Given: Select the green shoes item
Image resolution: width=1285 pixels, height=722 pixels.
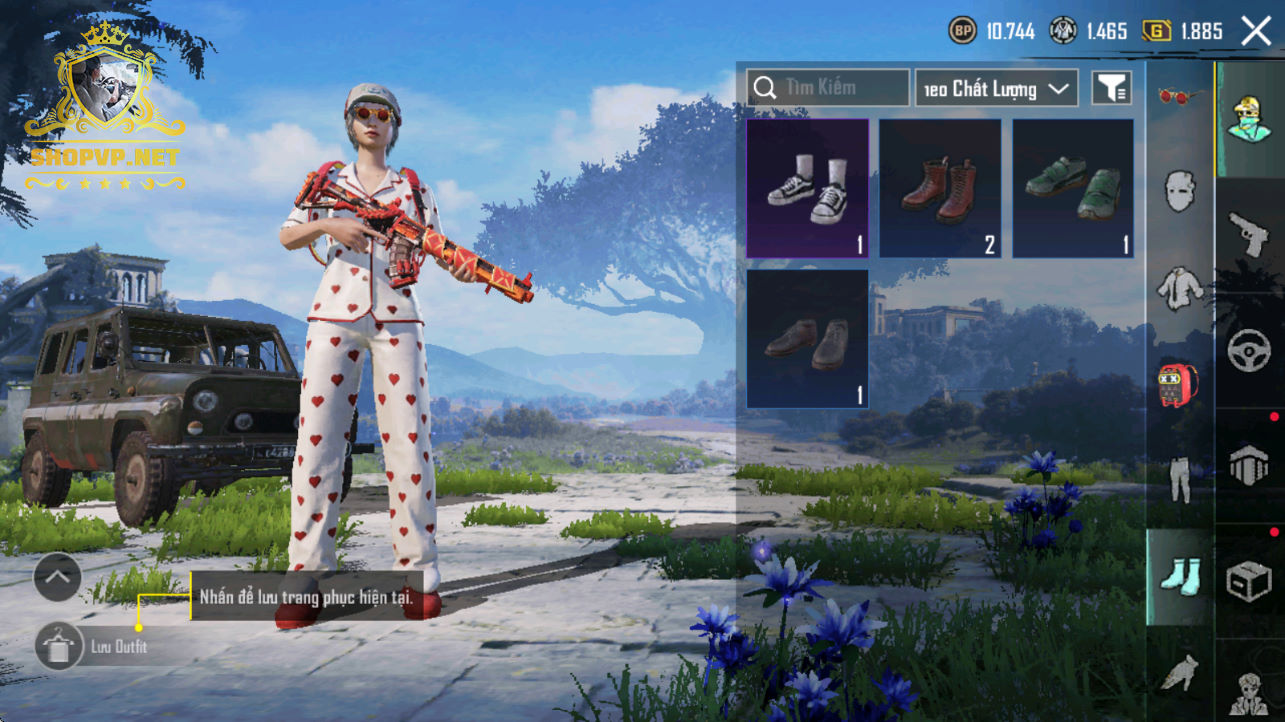Looking at the screenshot, I should [x=1073, y=189].
